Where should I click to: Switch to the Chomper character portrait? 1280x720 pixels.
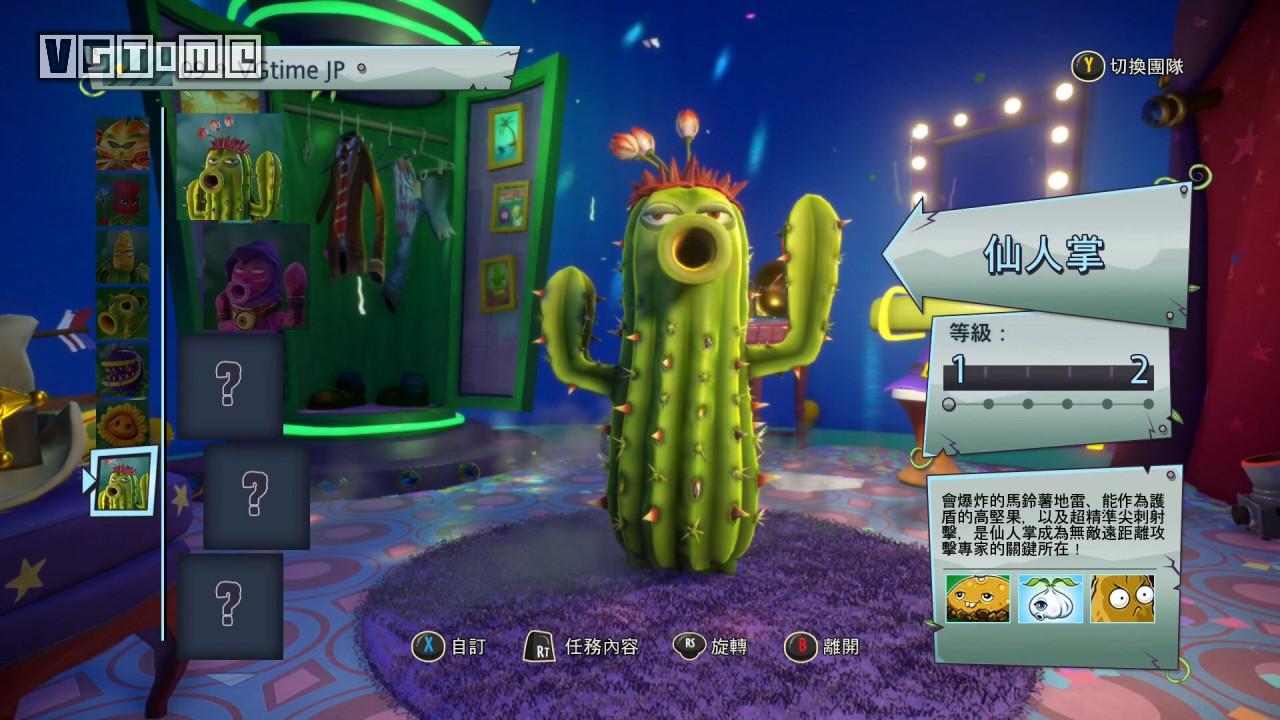coord(122,369)
